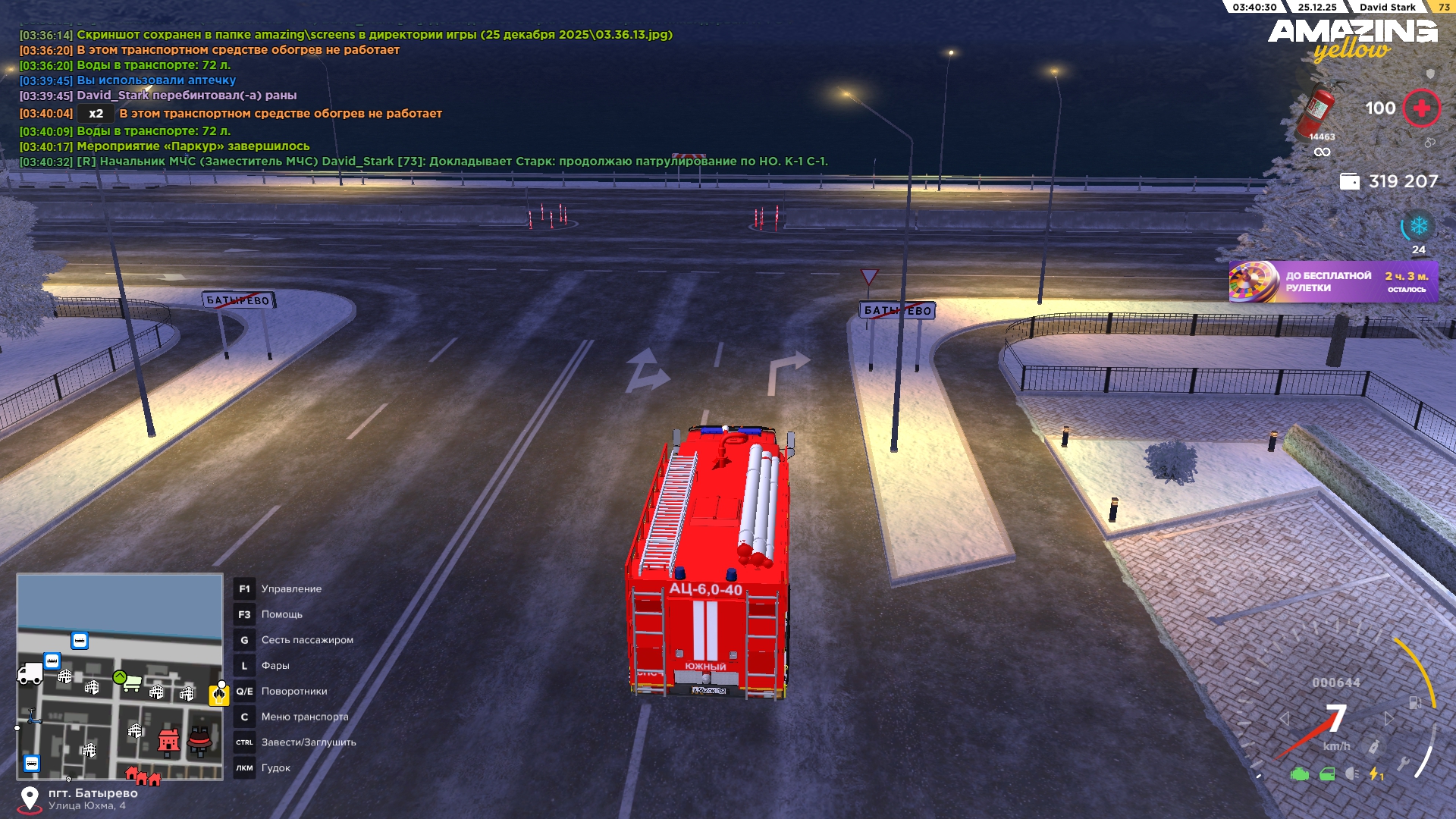Click the green engine indicator icon
The height and width of the screenshot is (819, 1456).
pos(1300,774)
